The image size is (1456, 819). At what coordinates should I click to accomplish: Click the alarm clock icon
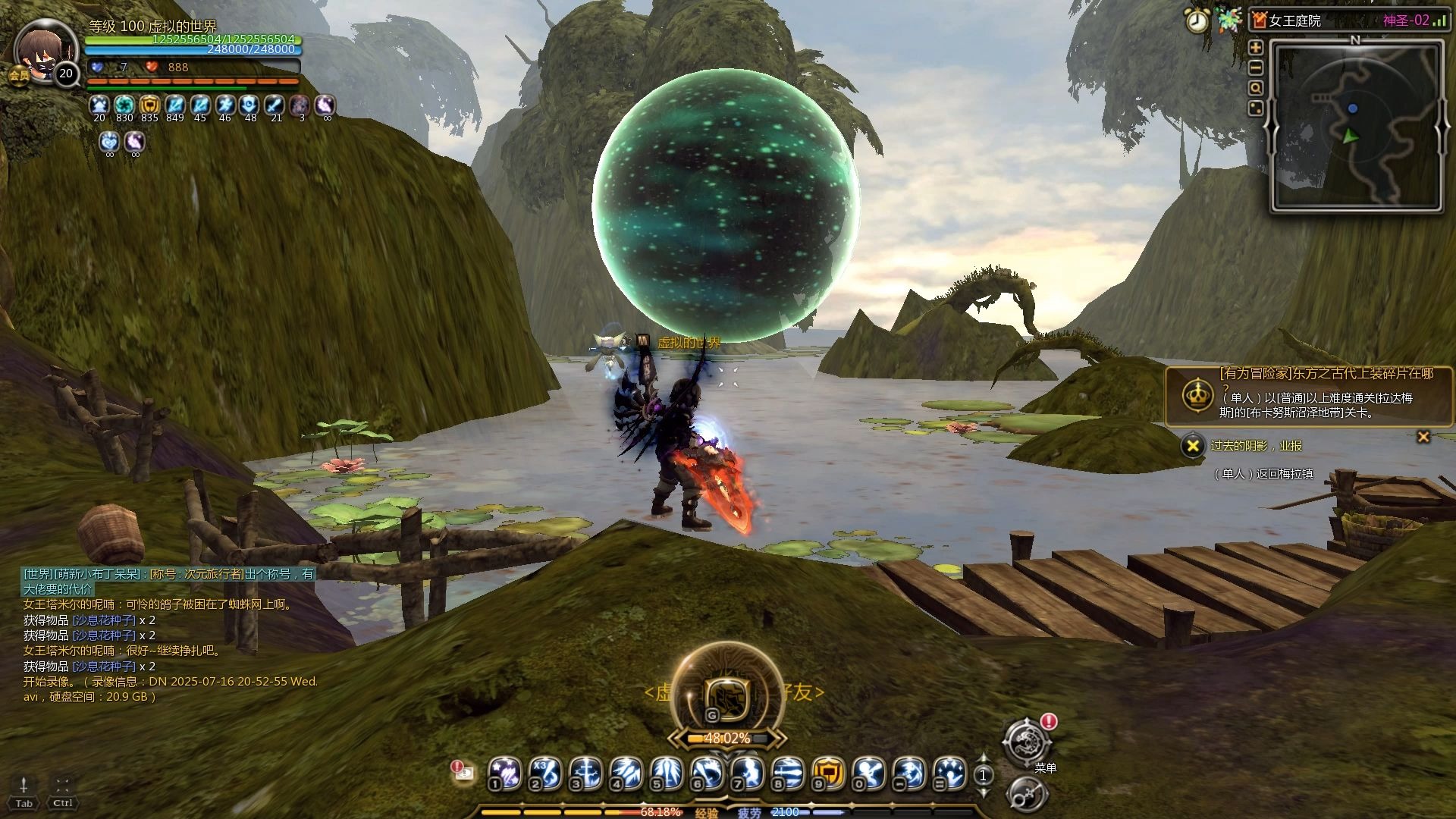(x=1197, y=21)
